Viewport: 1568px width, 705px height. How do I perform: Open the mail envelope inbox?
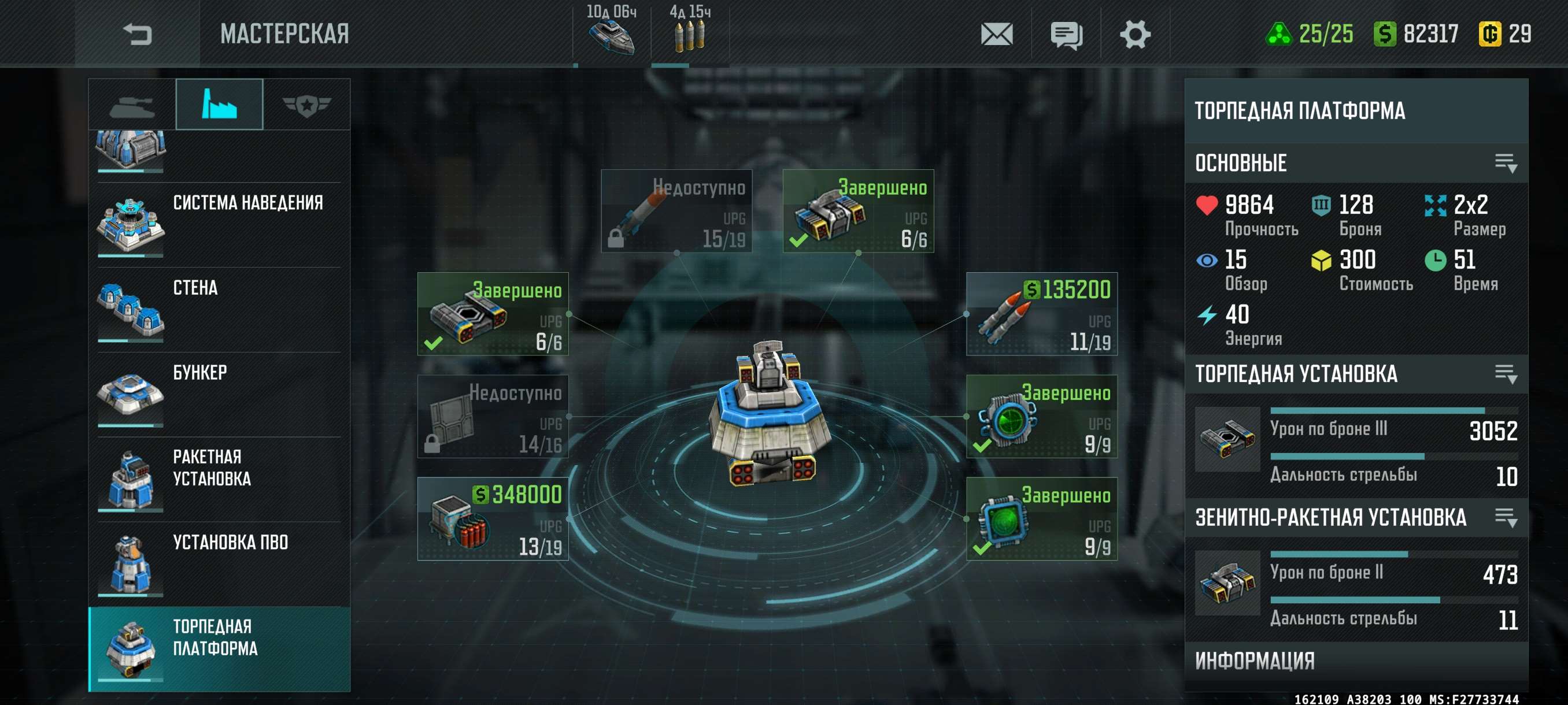click(996, 34)
